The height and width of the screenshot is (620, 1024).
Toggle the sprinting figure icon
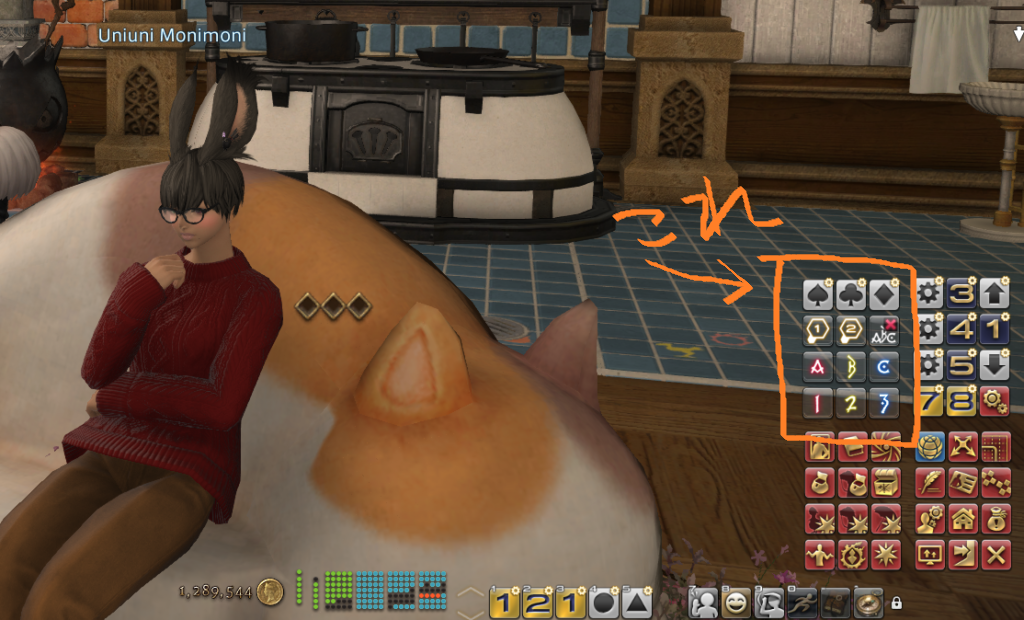coord(803,602)
